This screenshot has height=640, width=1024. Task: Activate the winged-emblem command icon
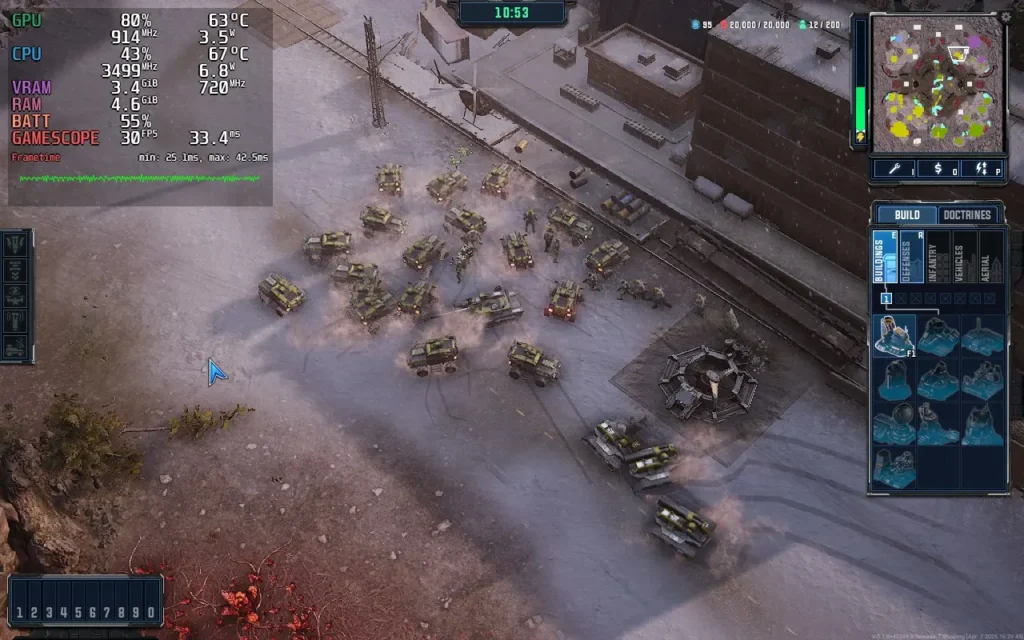click(x=15, y=296)
